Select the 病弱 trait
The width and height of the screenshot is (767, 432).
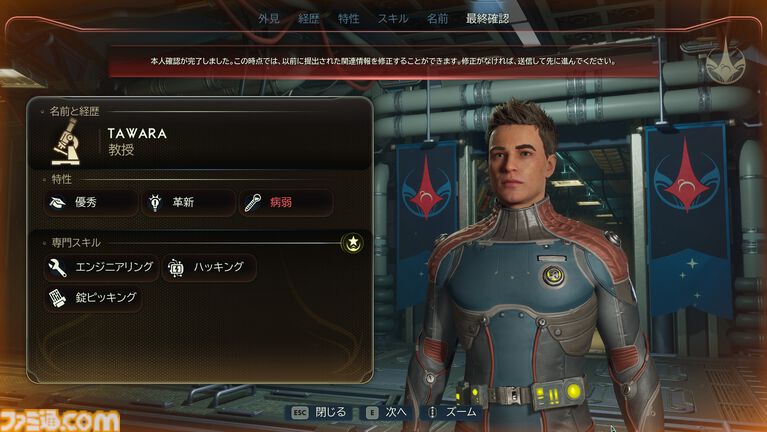point(286,203)
